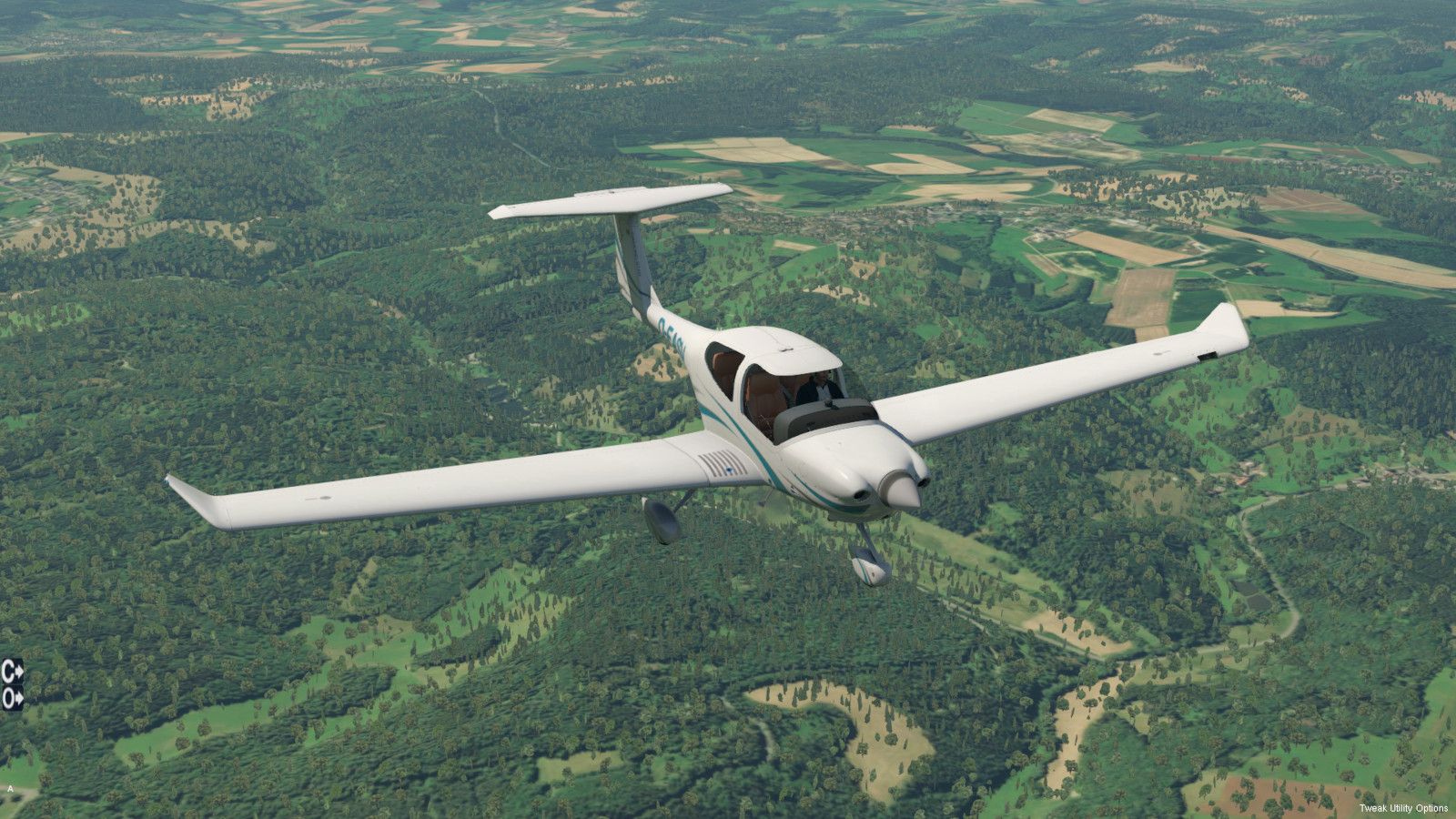Expand the O arrow side tab
Viewport: 1456px width, 819px height.
tap(12, 698)
